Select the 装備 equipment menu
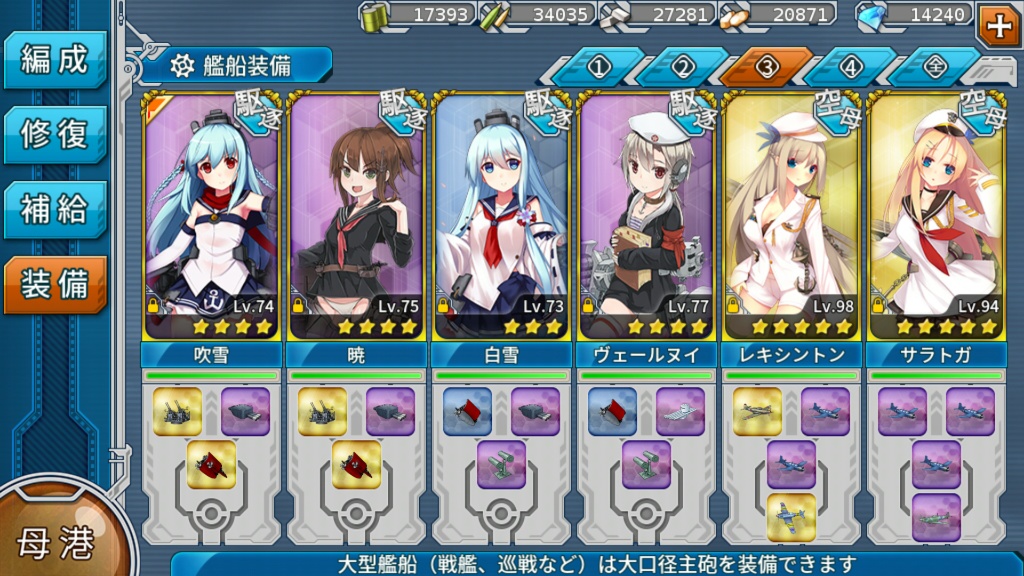Screen dimensions: 1024x576 click(55, 285)
